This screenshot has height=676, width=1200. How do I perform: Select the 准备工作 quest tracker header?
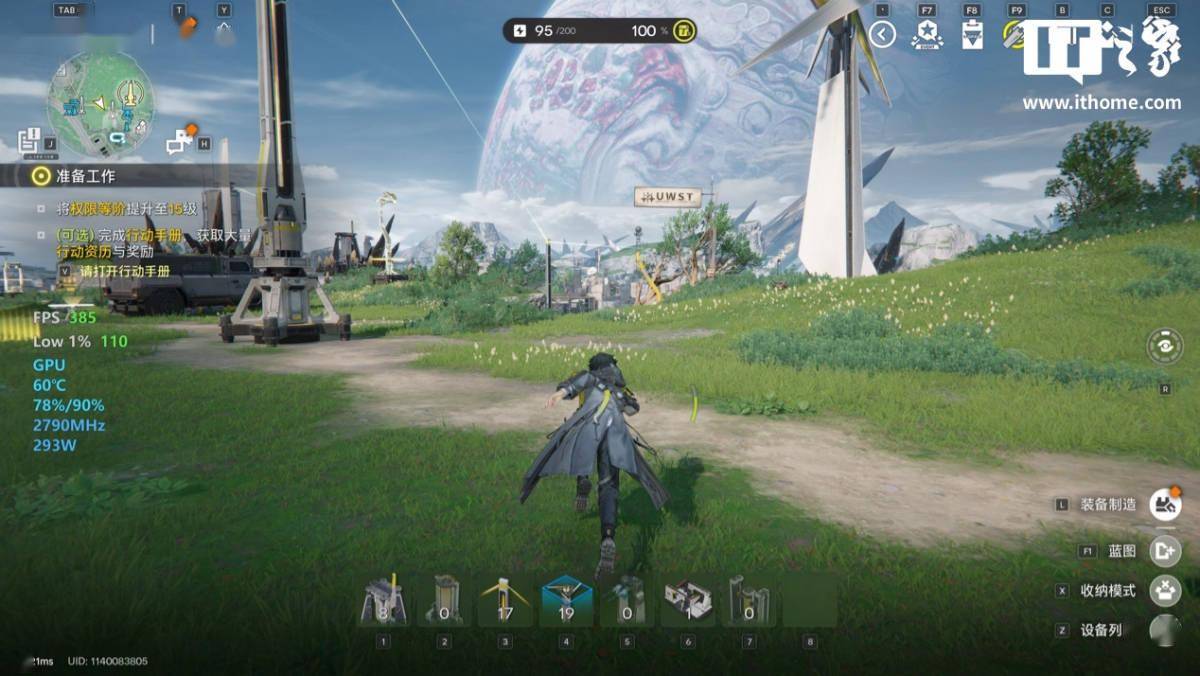pos(85,176)
